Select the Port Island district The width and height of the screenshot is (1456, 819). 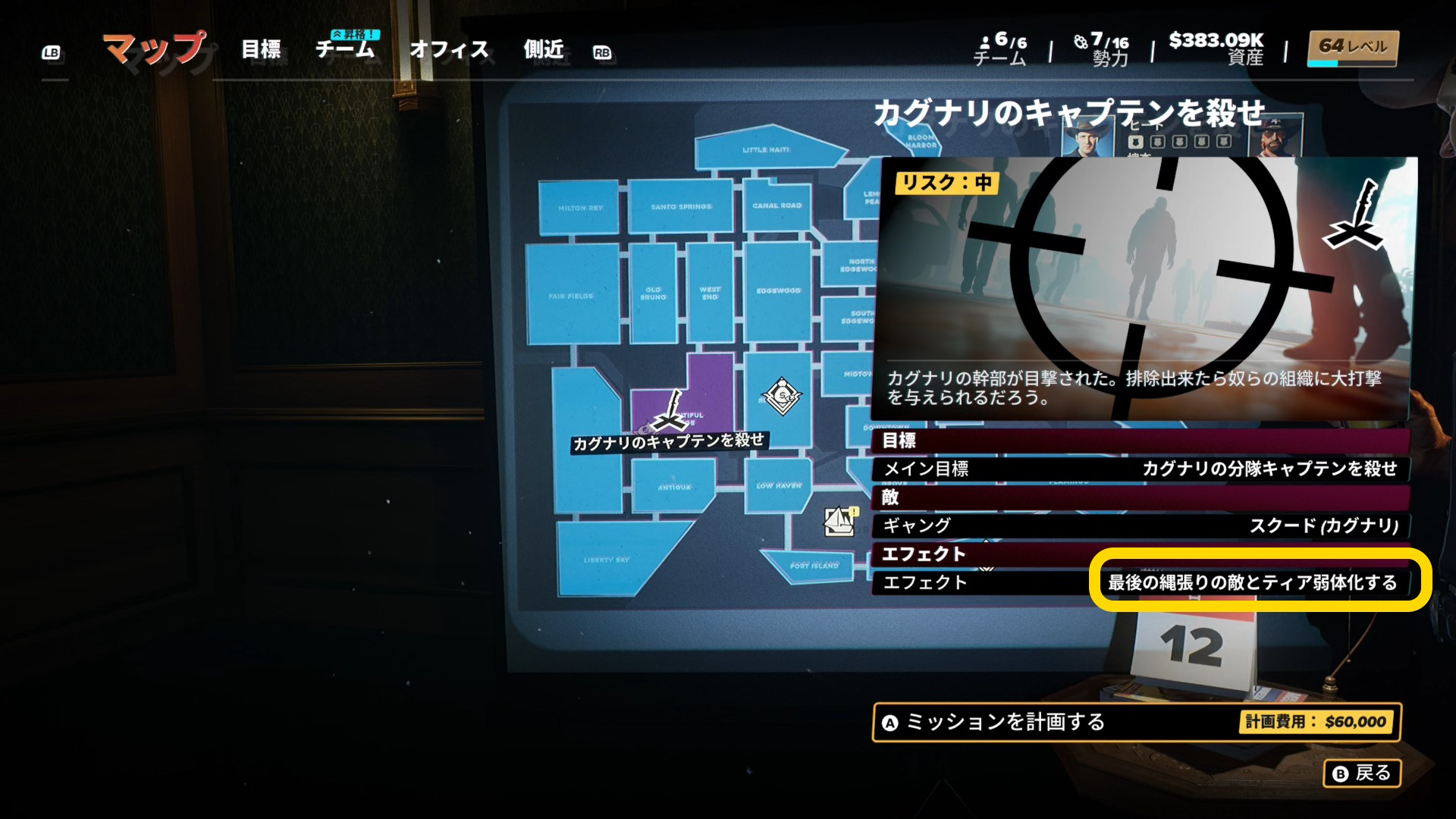pos(813,566)
